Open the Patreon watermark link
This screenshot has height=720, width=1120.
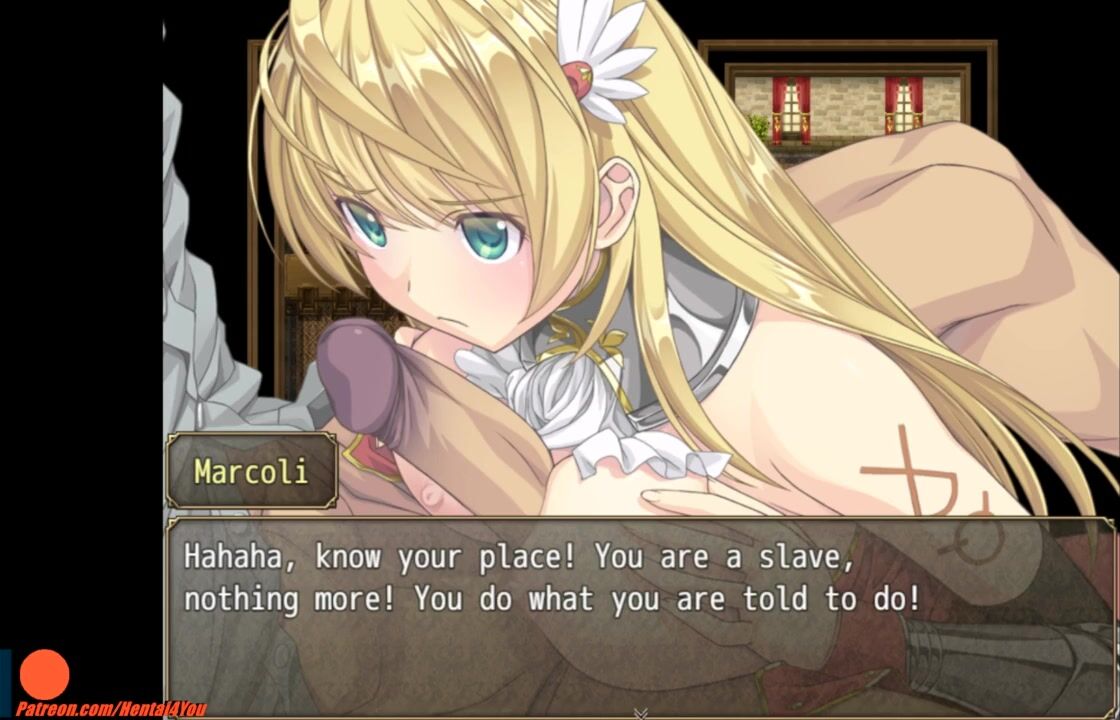click(x=104, y=709)
